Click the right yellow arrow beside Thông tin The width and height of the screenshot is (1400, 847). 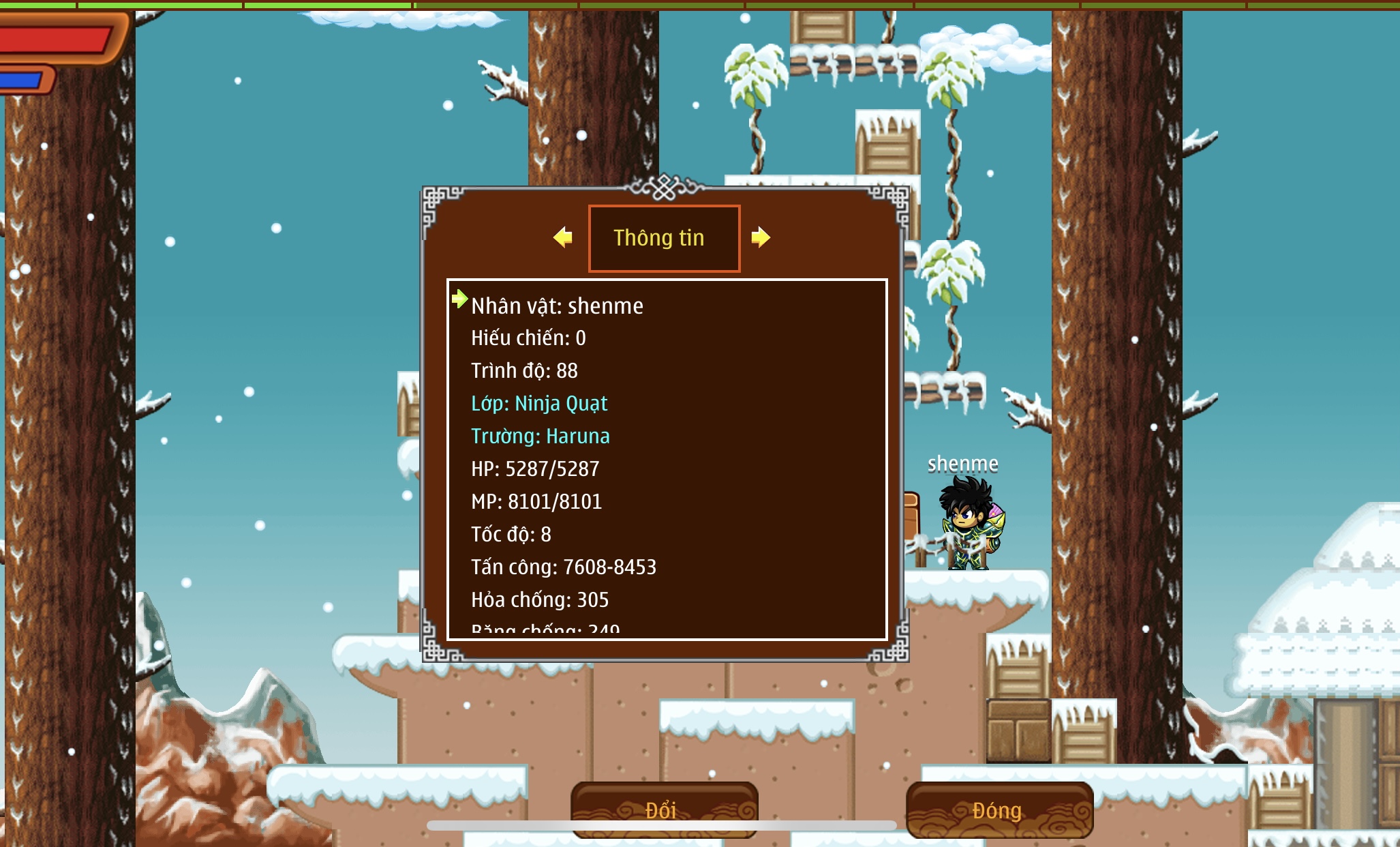tap(760, 237)
